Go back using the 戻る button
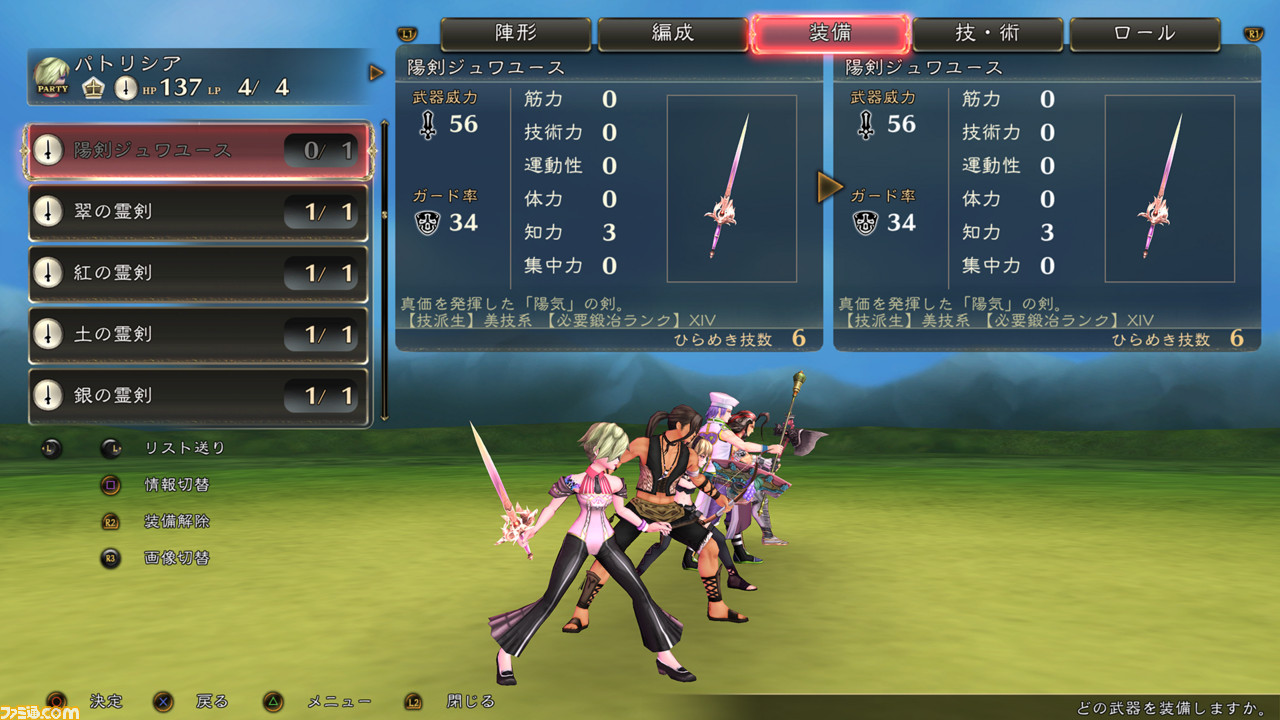The width and height of the screenshot is (1280, 720). pos(162,702)
